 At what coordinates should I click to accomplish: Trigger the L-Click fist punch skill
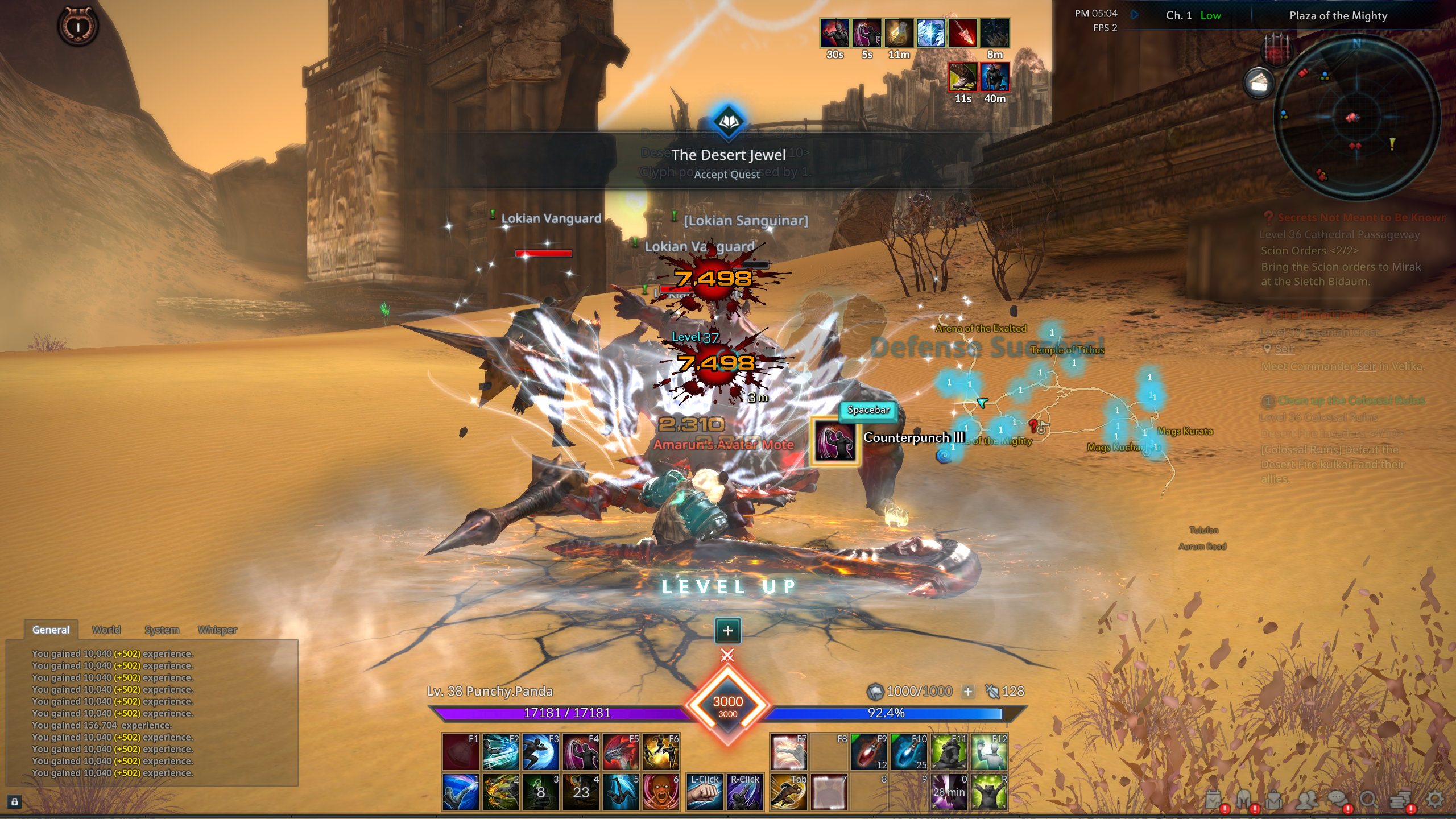[x=704, y=792]
